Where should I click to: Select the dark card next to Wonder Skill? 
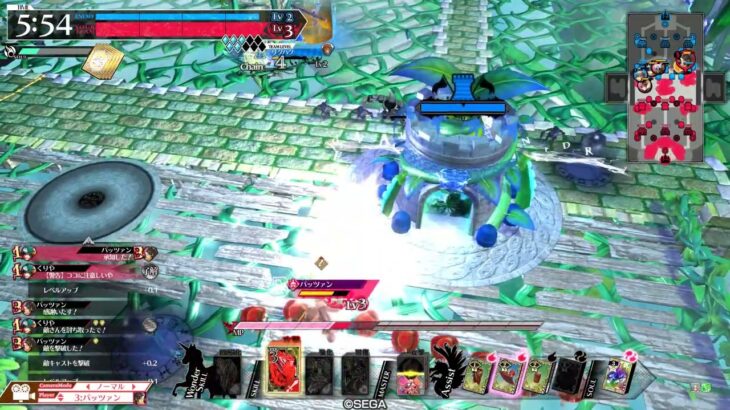click(228, 376)
